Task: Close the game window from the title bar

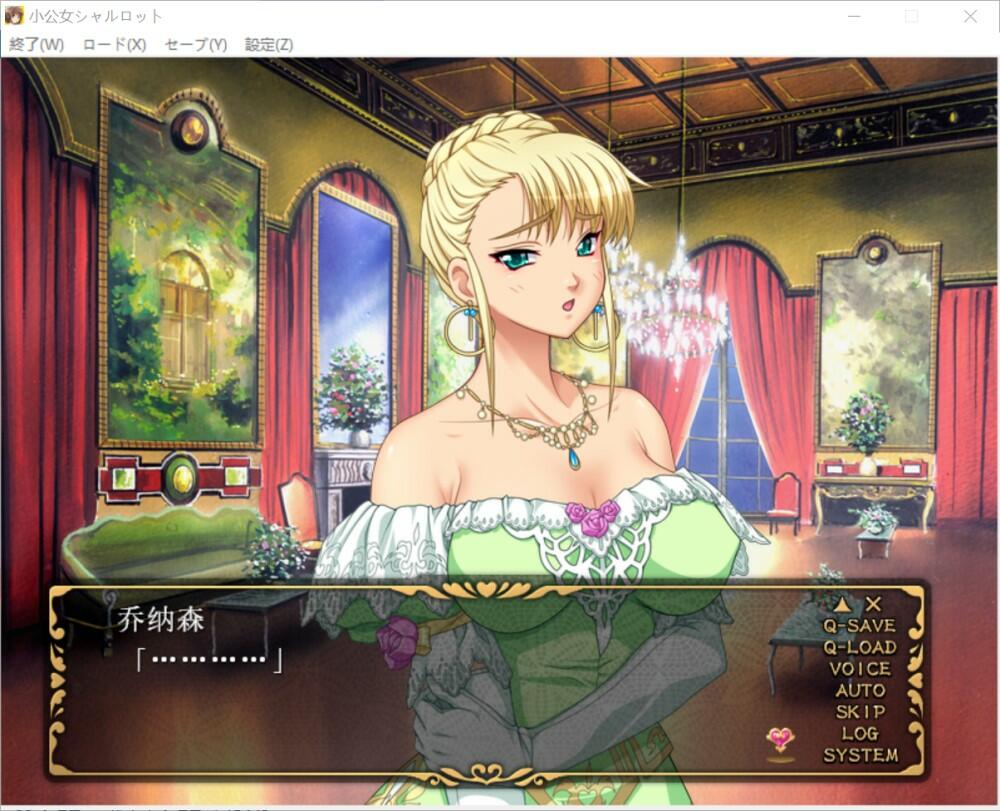Action: click(970, 16)
